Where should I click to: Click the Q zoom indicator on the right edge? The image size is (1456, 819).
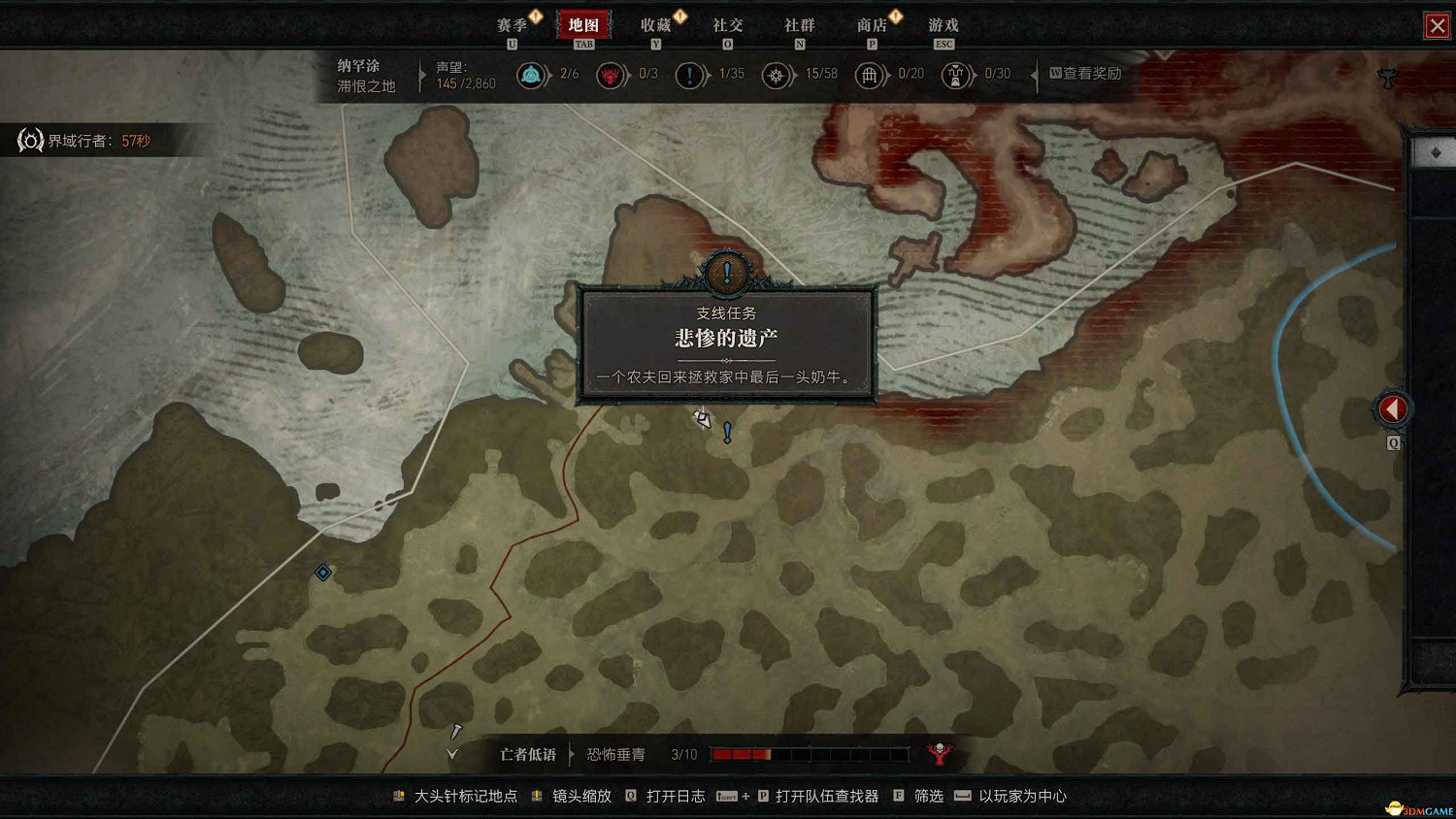(x=1394, y=442)
